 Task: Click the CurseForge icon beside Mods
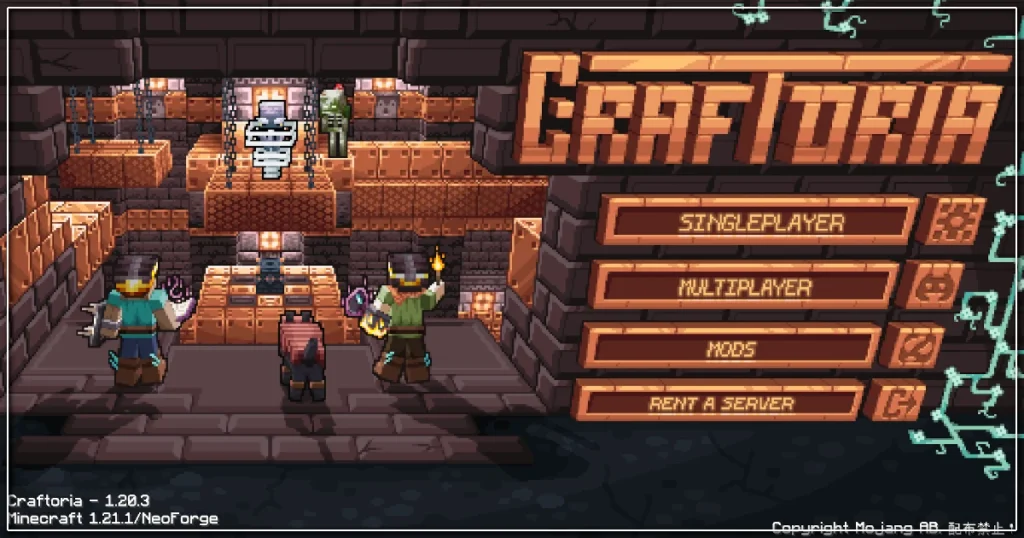tap(912, 348)
